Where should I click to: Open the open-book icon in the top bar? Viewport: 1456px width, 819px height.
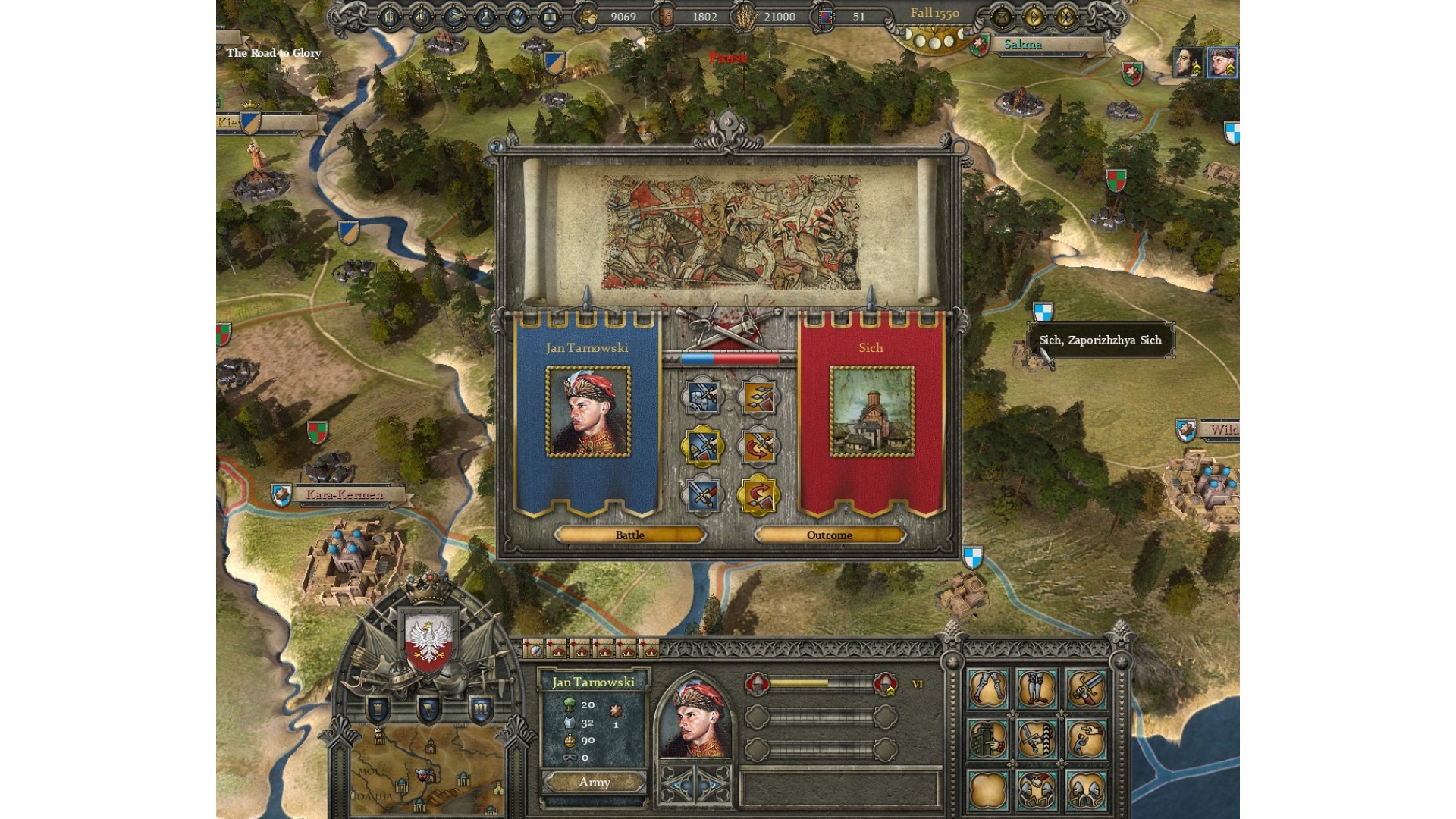(x=549, y=17)
